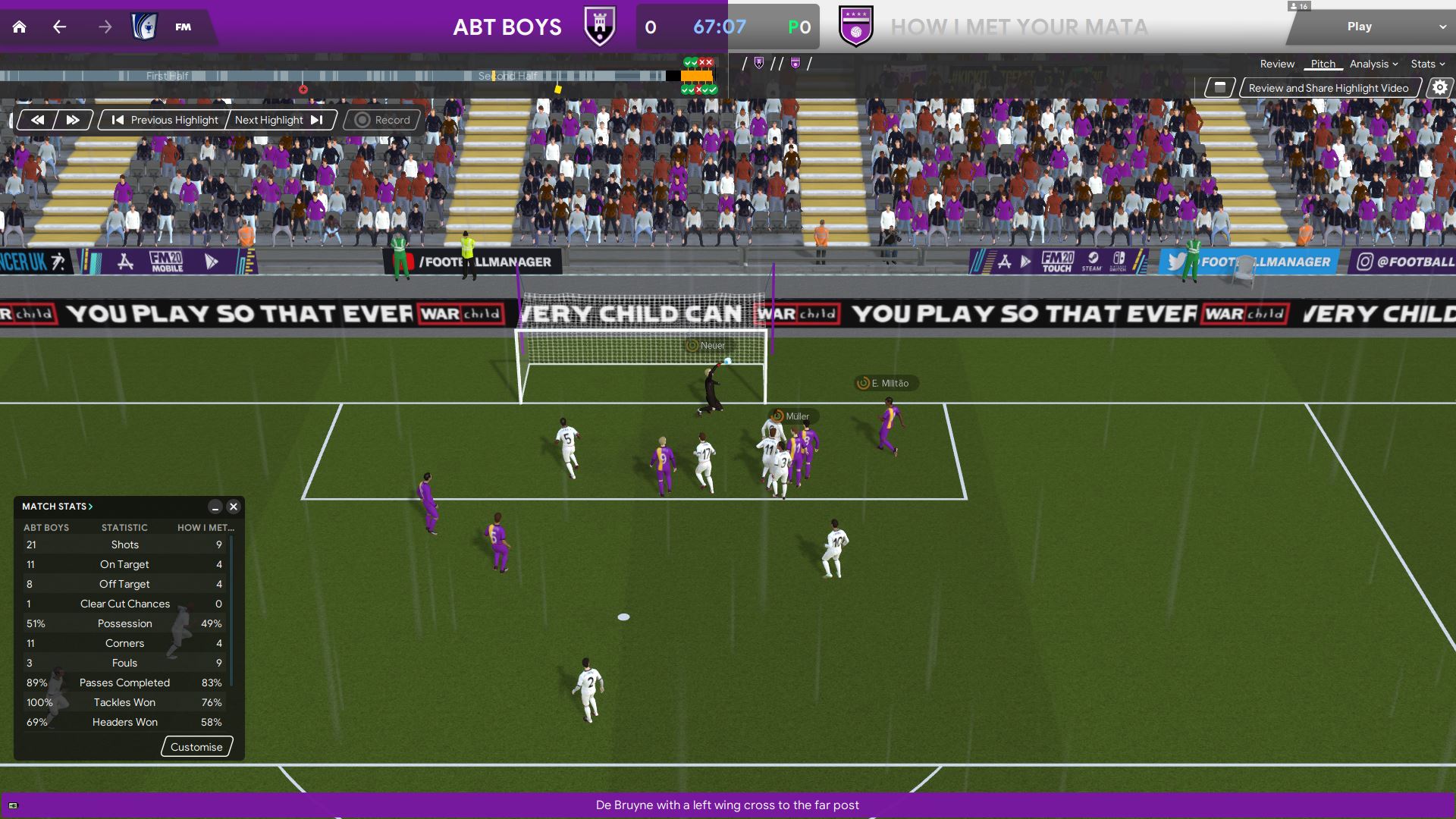The height and width of the screenshot is (819, 1456).
Task: Navigate back with the left arrow
Action: 60,27
